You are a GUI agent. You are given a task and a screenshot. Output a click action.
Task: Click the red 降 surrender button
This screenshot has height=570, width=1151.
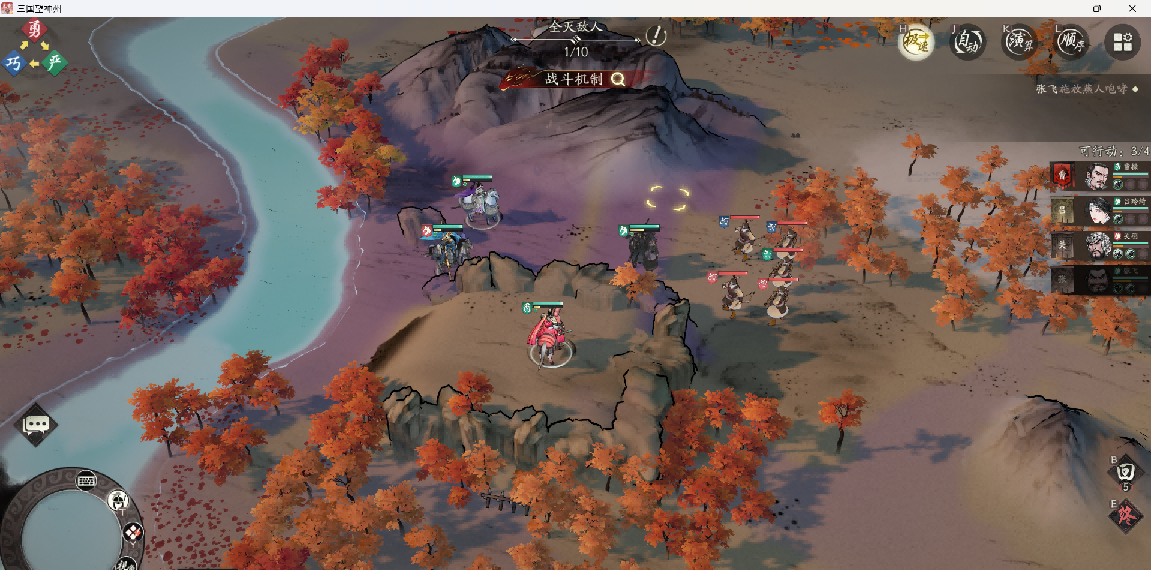1125,516
